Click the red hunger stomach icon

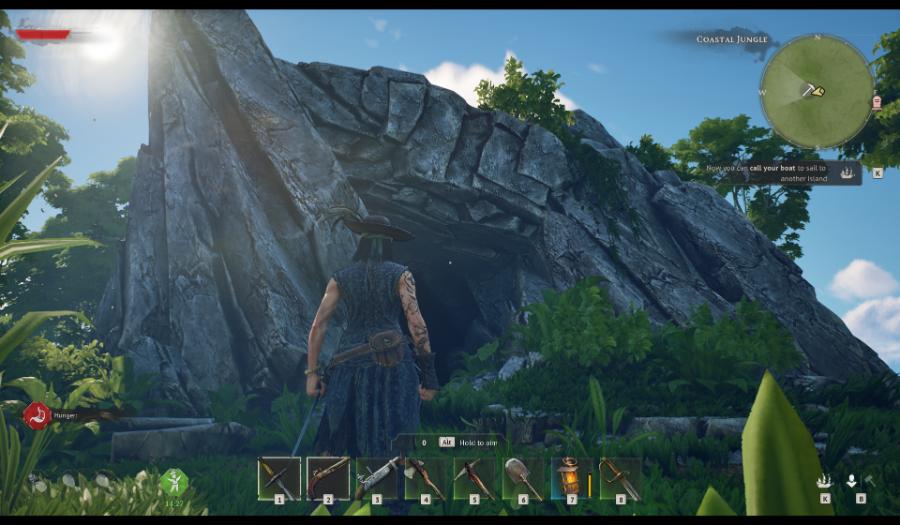point(37,413)
